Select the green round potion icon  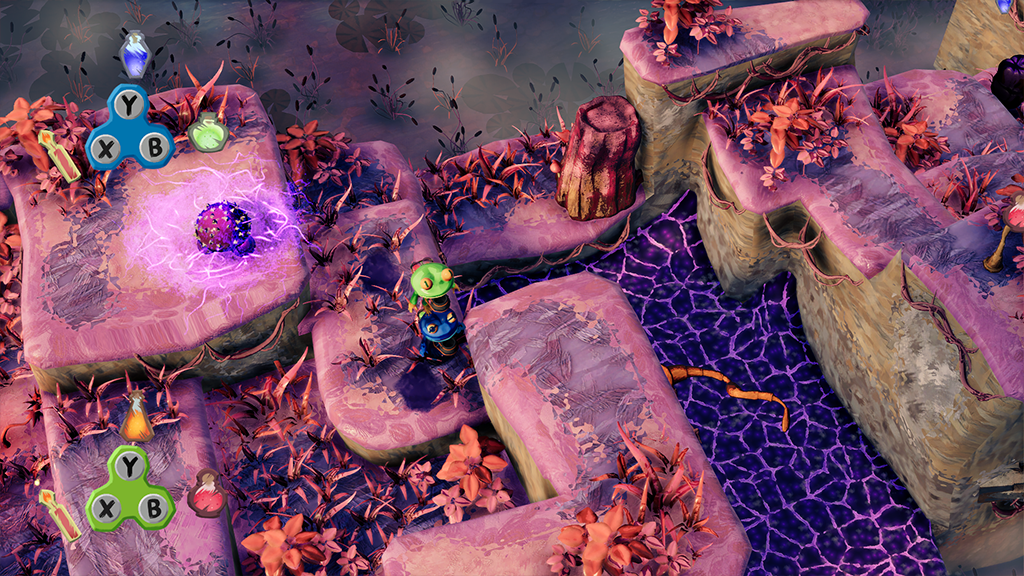(208, 133)
